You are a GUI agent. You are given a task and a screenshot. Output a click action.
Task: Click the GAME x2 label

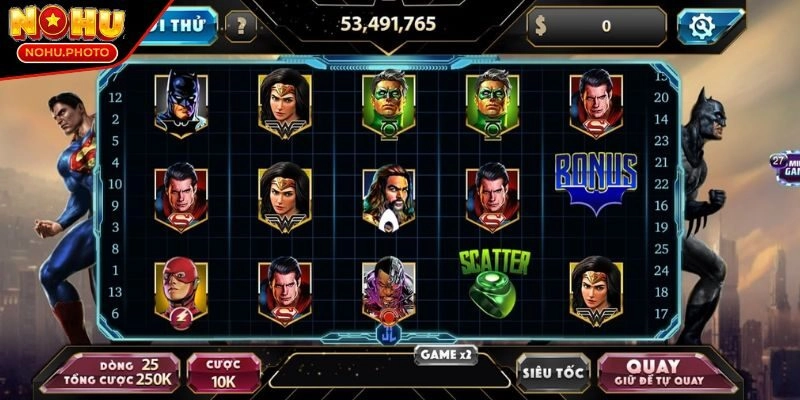coord(445,353)
